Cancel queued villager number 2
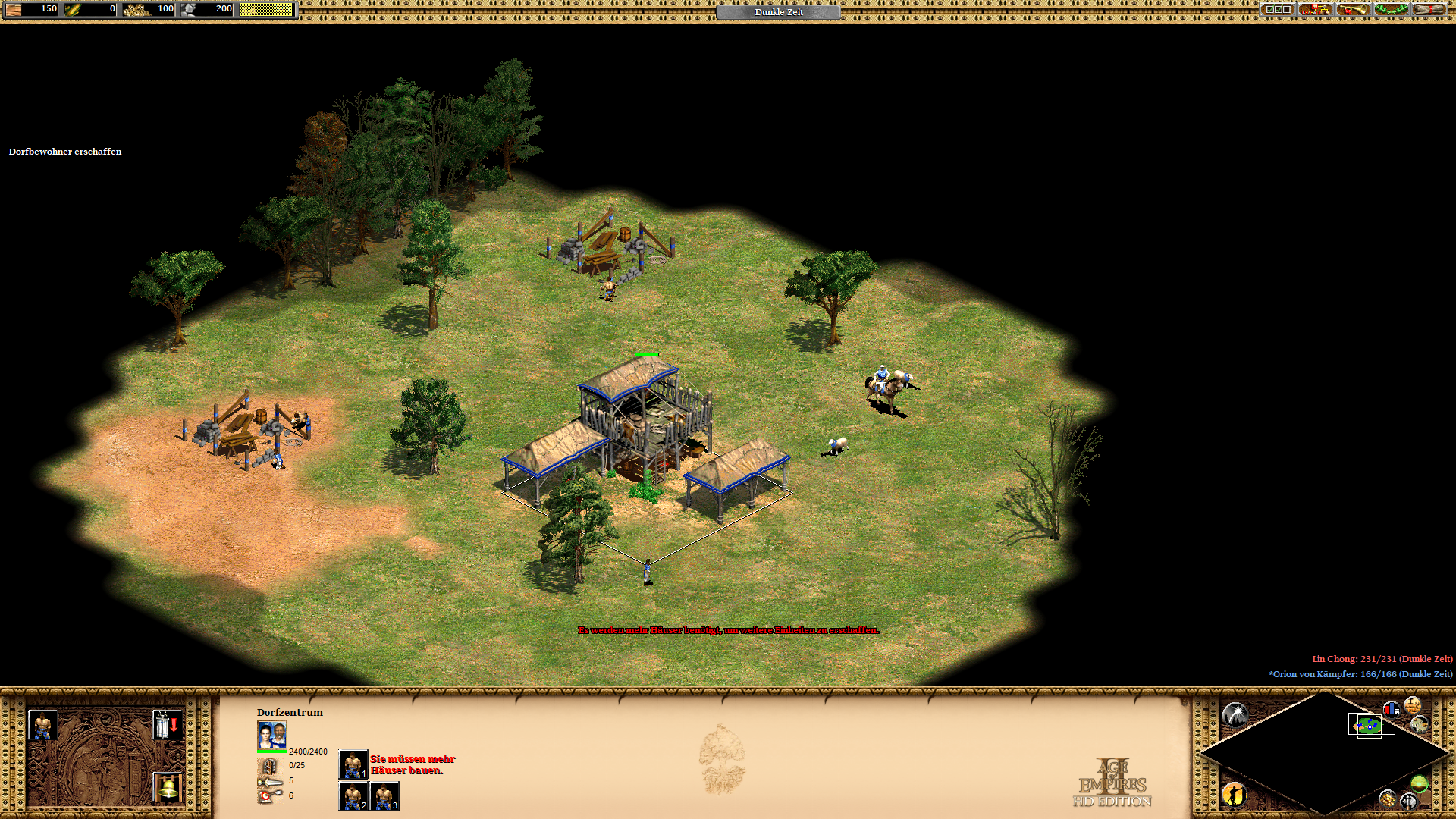Image resolution: width=1456 pixels, height=819 pixels. (353, 796)
